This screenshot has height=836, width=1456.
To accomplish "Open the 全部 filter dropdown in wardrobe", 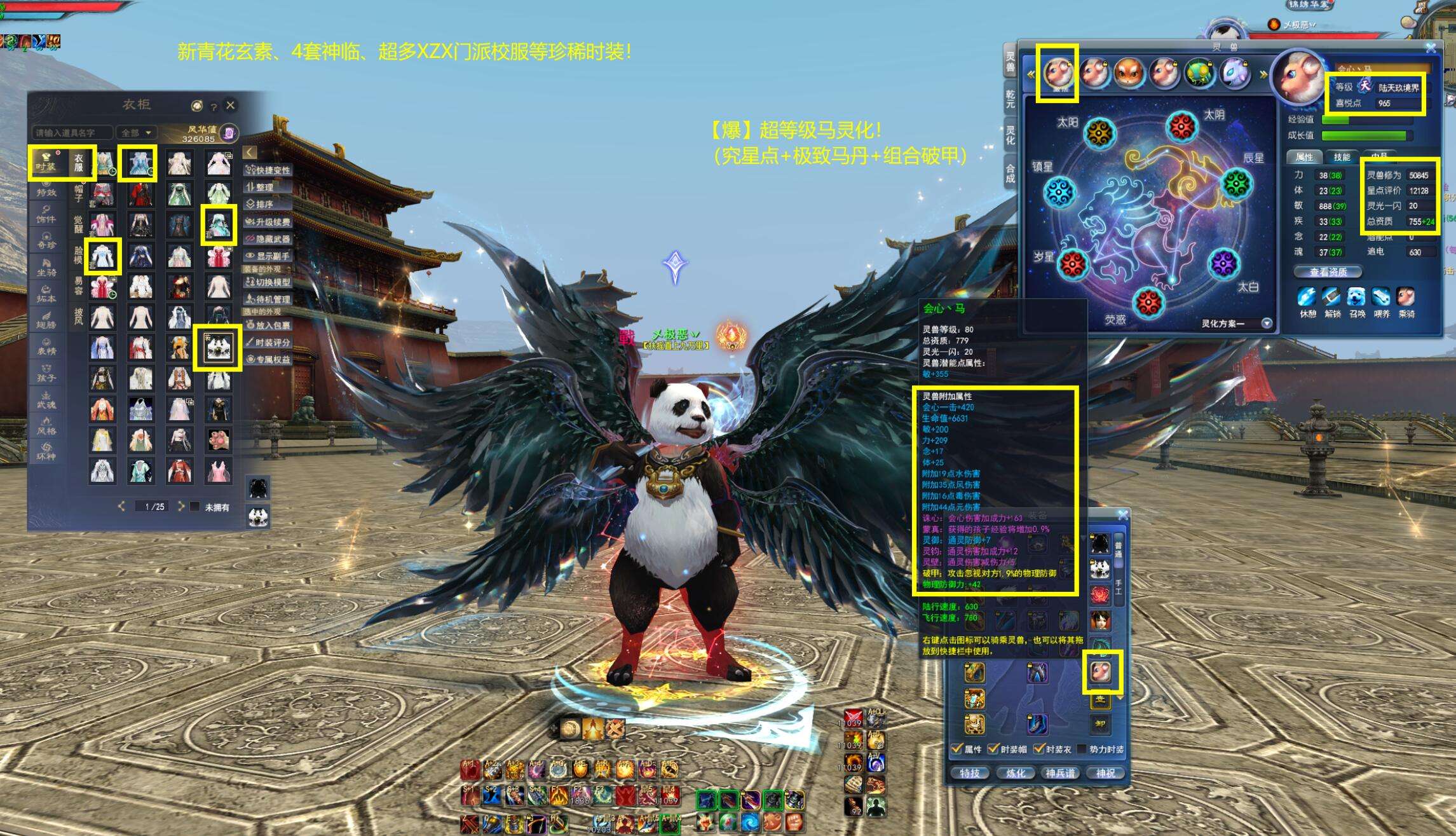I will pos(137,133).
